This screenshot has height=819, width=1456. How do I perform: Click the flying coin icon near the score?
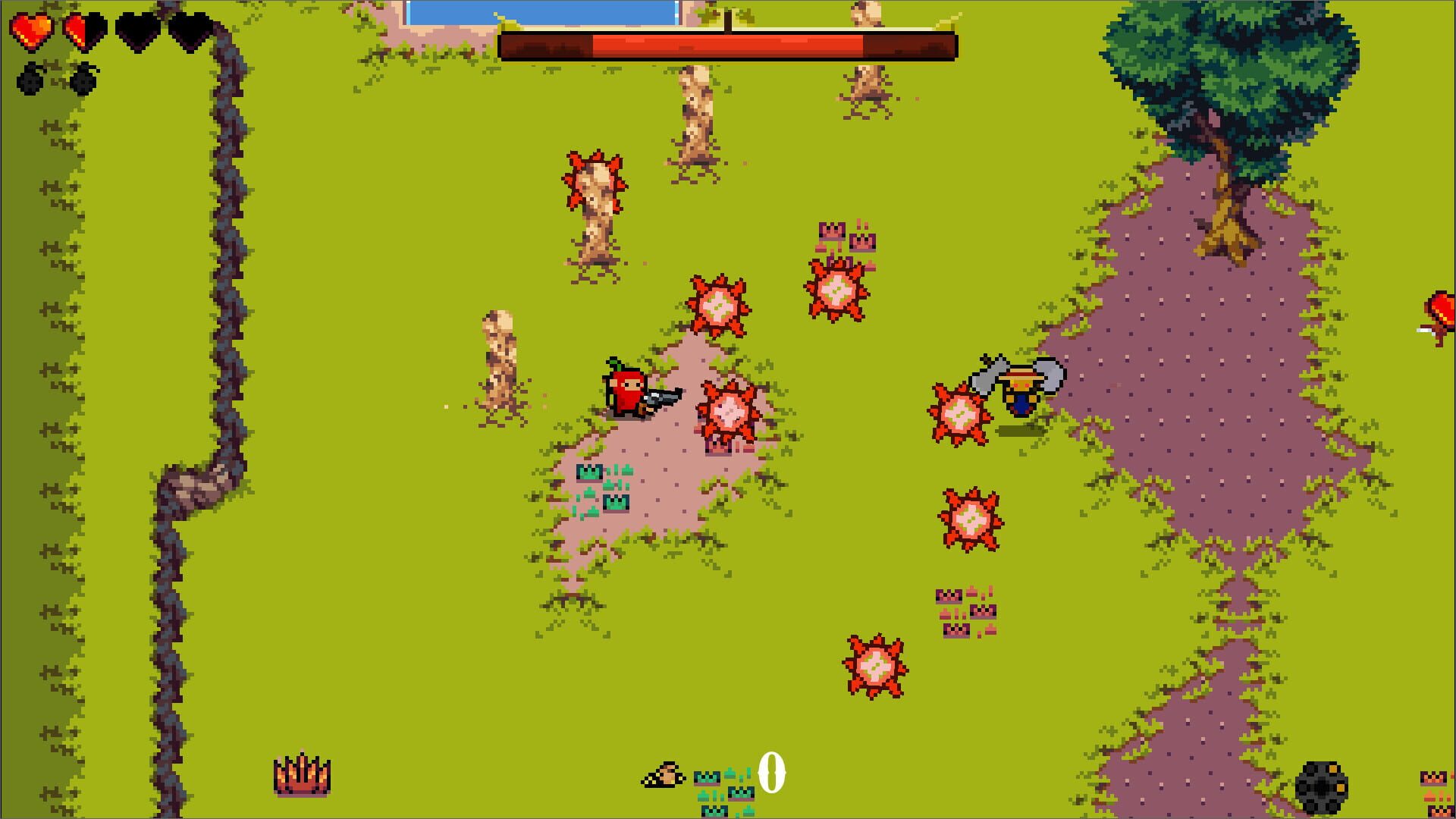661,774
